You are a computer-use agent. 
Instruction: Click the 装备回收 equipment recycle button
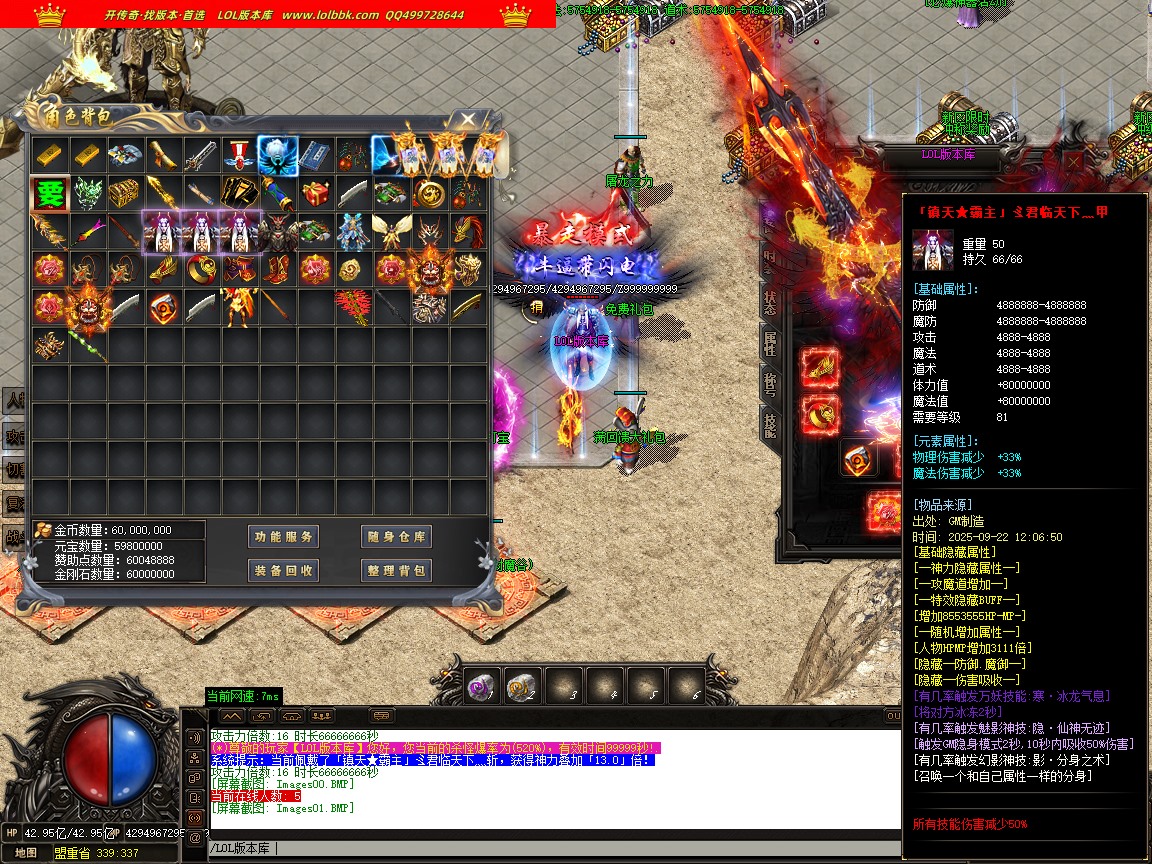(x=283, y=570)
